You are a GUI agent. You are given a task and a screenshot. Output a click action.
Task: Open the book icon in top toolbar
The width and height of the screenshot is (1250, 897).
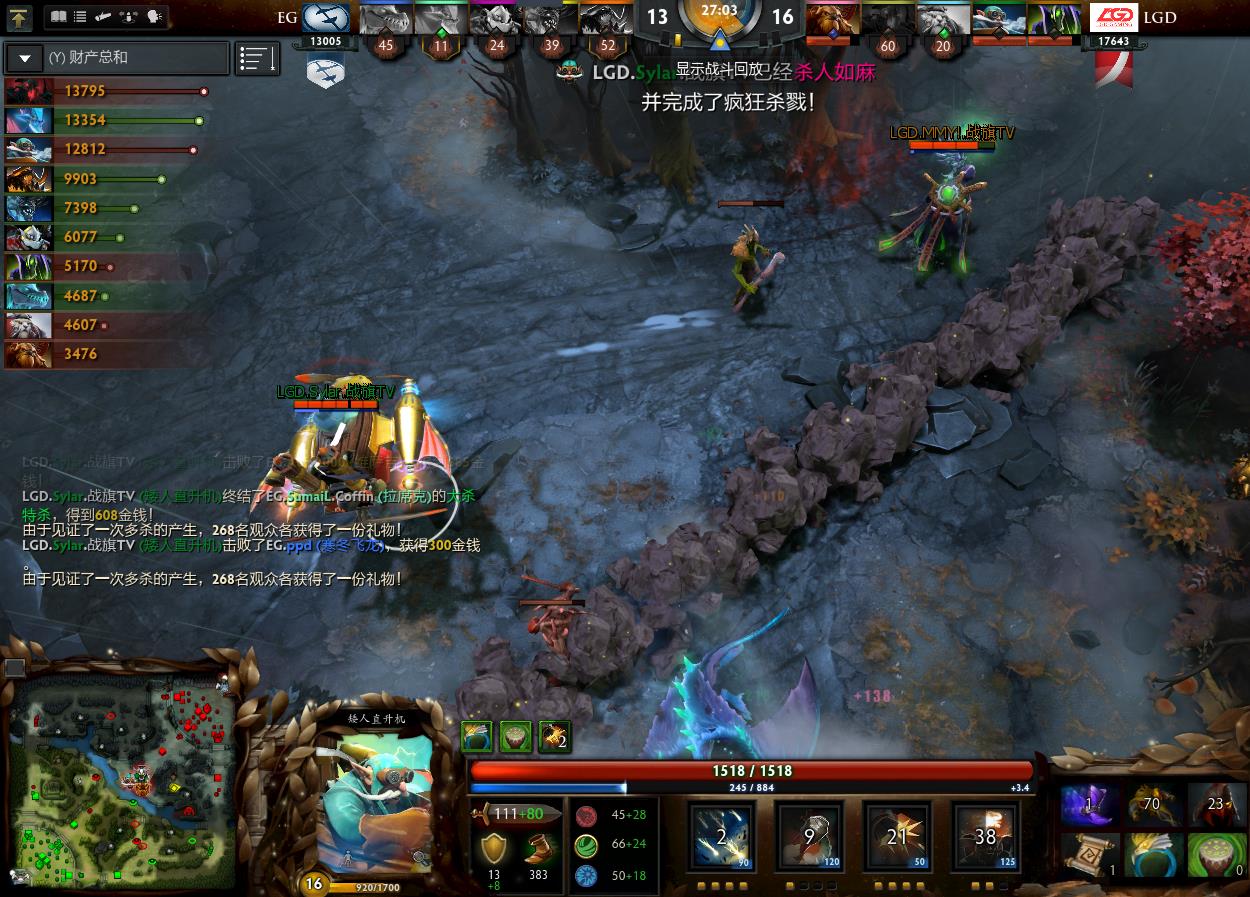57,17
